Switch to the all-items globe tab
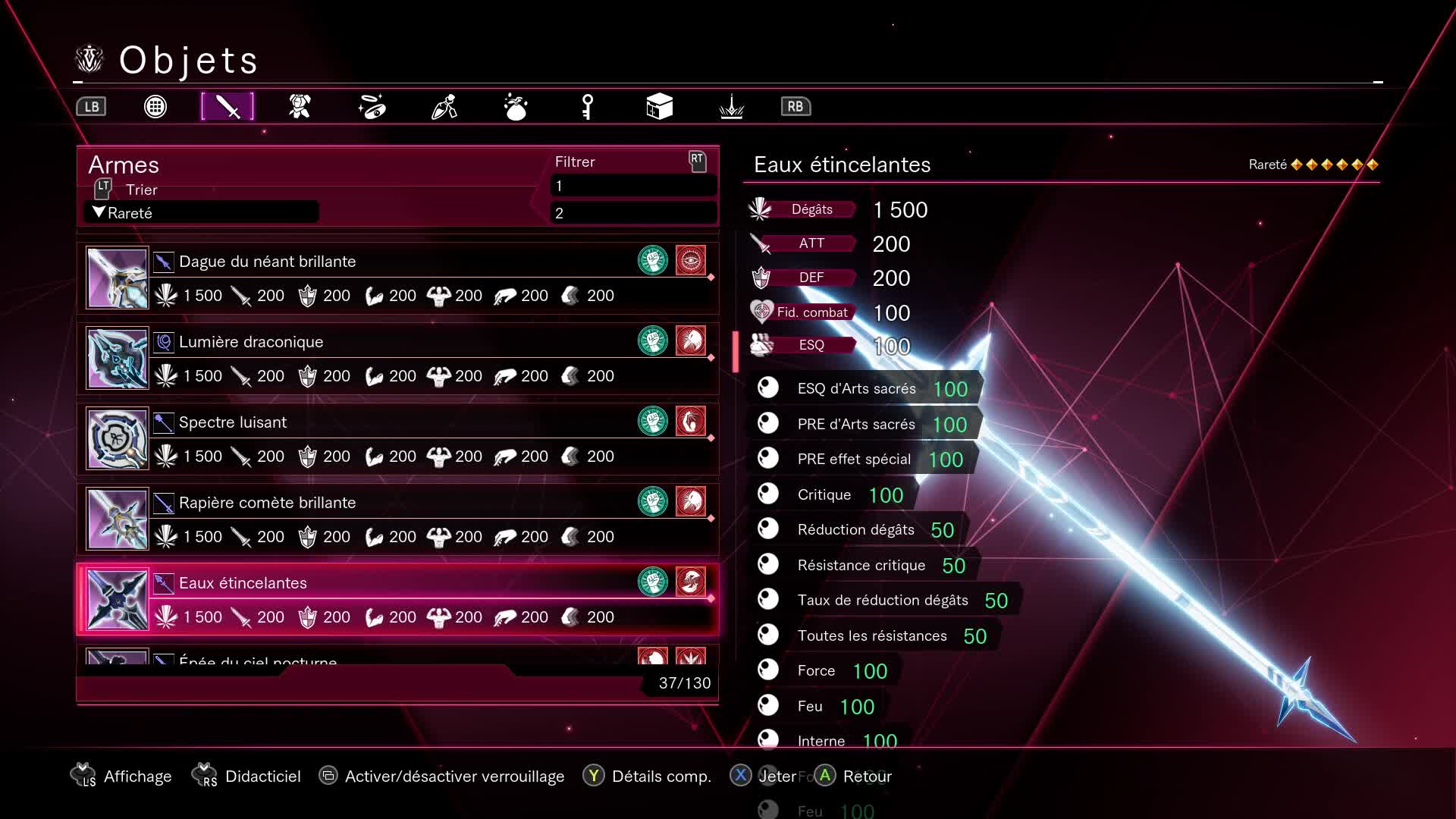The width and height of the screenshot is (1456, 819). pyautogui.click(x=155, y=107)
